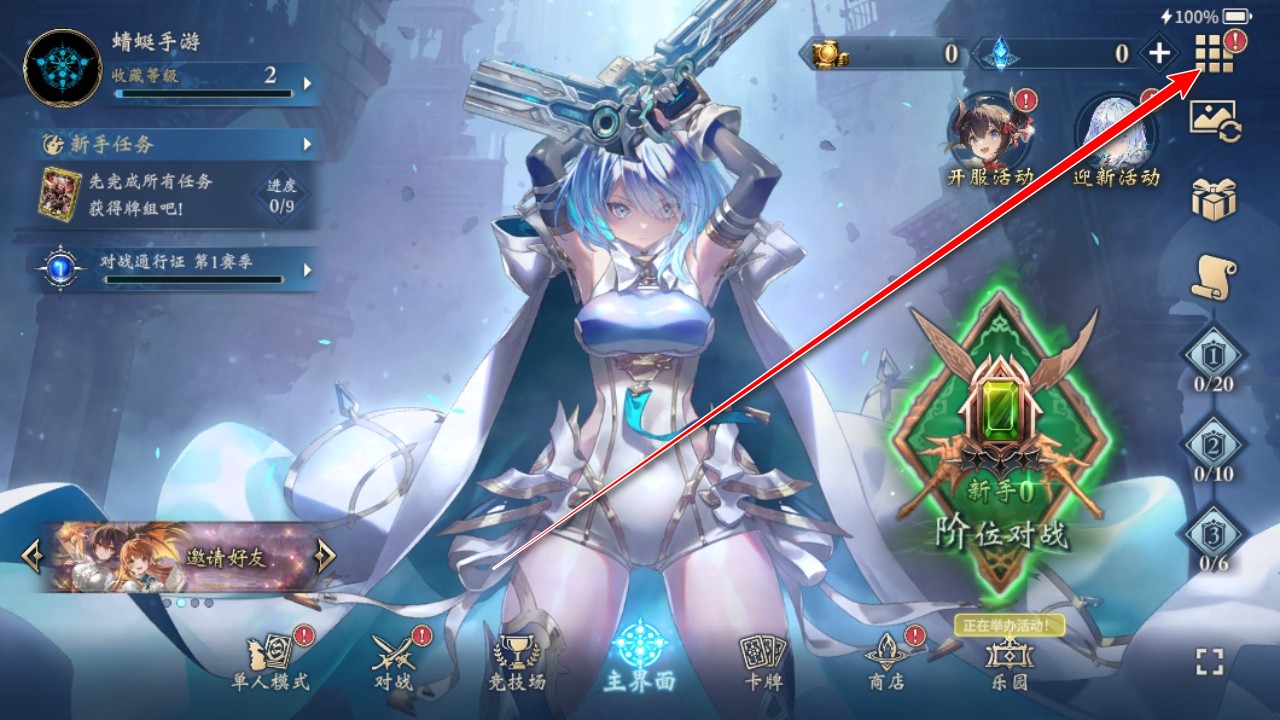Open the 邀请好友 invite banner
1280x720 pixels.
tap(180, 557)
